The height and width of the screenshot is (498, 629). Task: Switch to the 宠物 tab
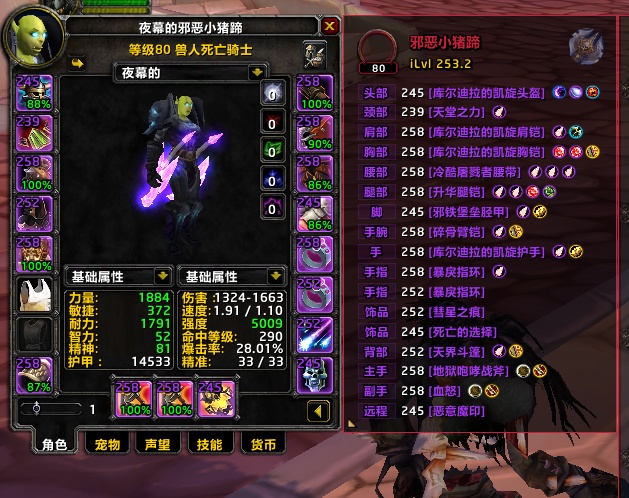[x=106, y=444]
